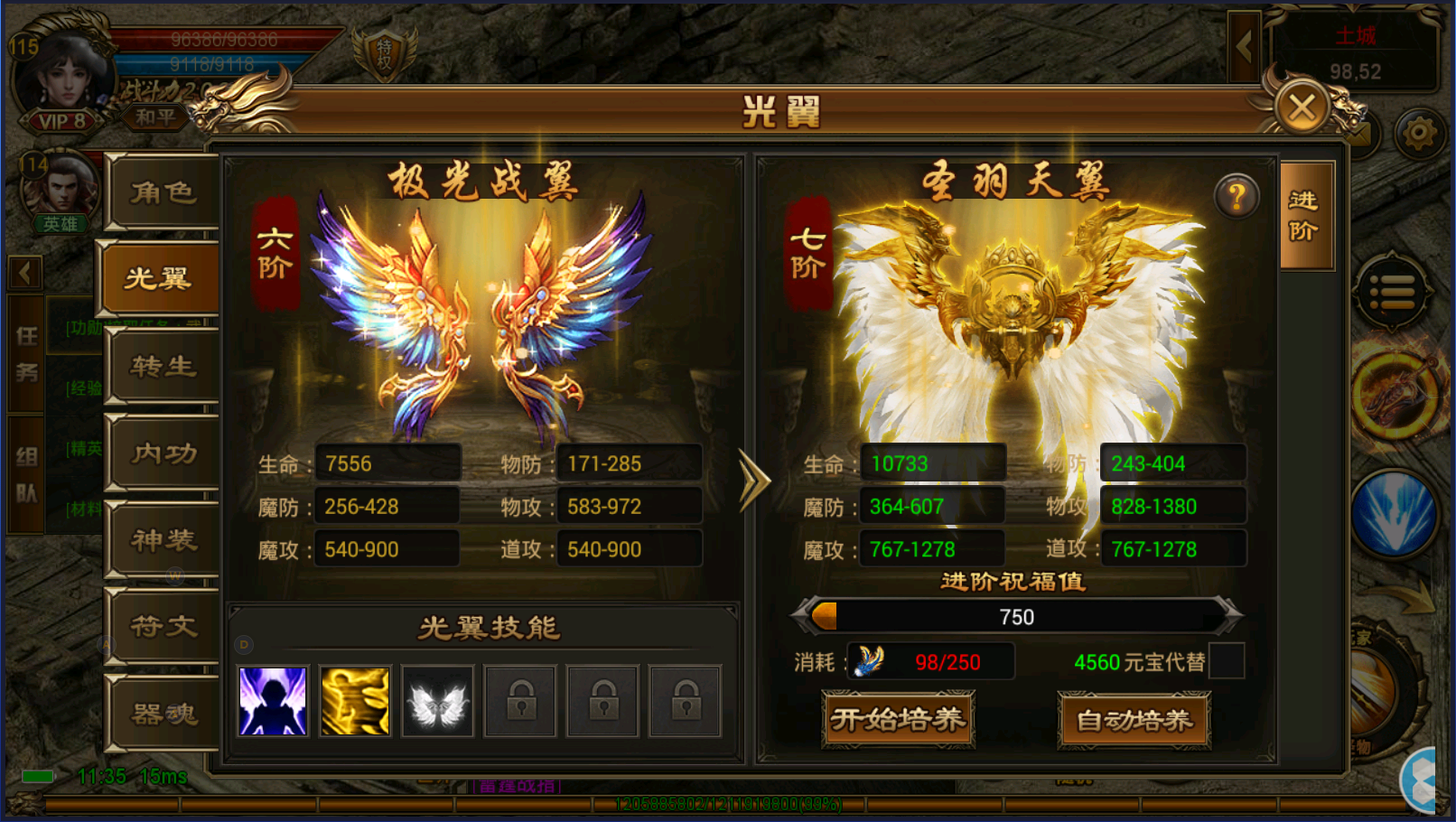The width and height of the screenshot is (1456, 822).
Task: Switch to the 角色 character tab
Action: click(163, 192)
